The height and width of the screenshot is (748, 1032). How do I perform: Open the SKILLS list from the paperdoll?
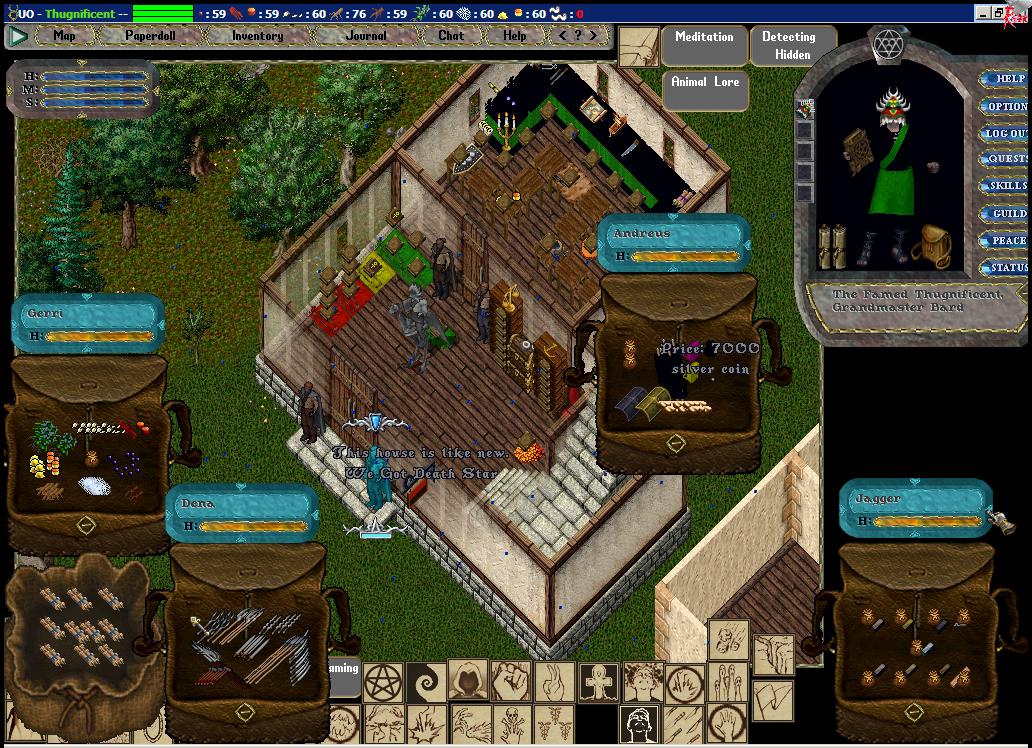pyautogui.click(x=1006, y=186)
